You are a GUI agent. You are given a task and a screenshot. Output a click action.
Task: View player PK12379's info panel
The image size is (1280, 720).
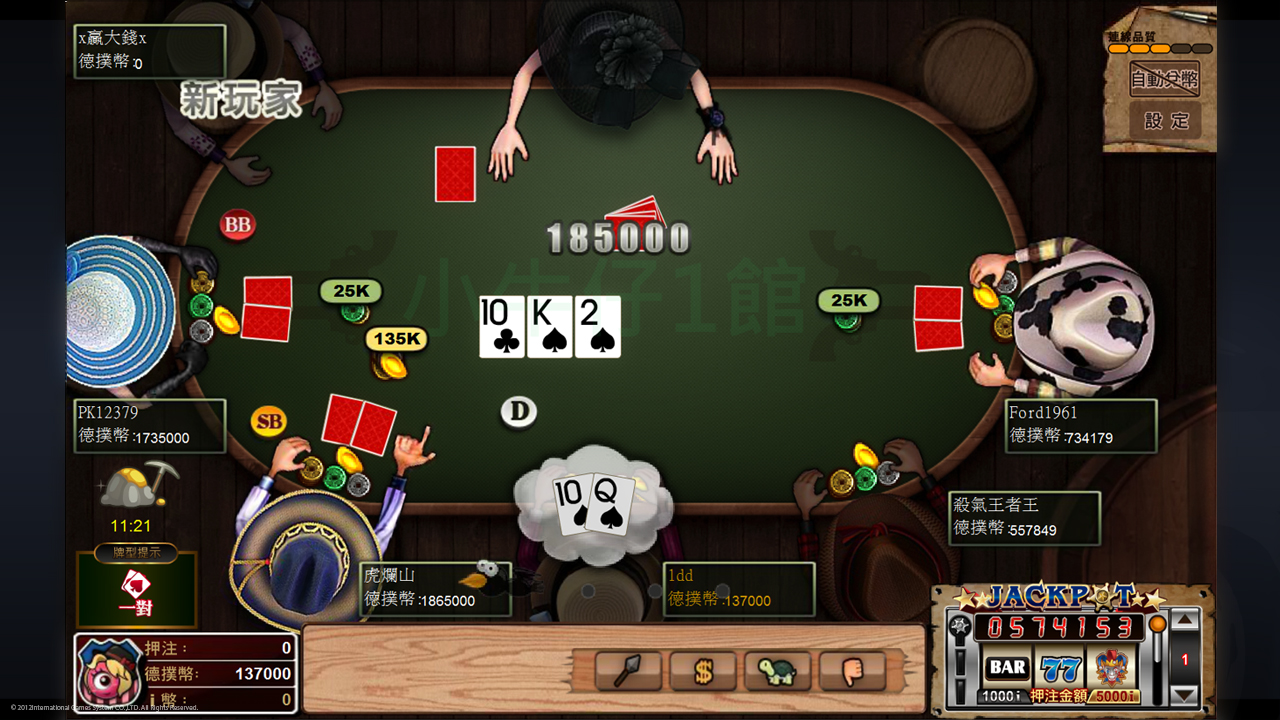[x=150, y=425]
